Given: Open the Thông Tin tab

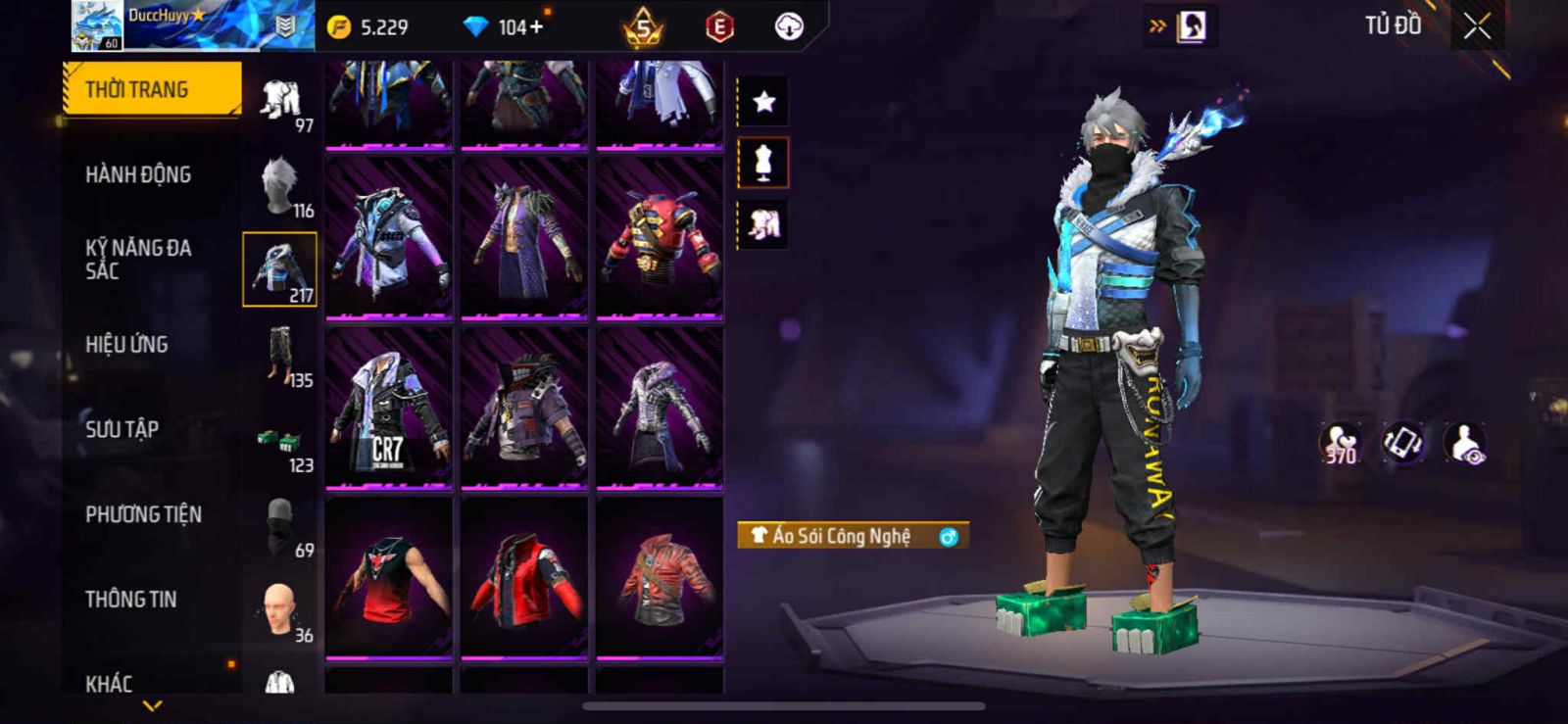Looking at the screenshot, I should click(131, 600).
